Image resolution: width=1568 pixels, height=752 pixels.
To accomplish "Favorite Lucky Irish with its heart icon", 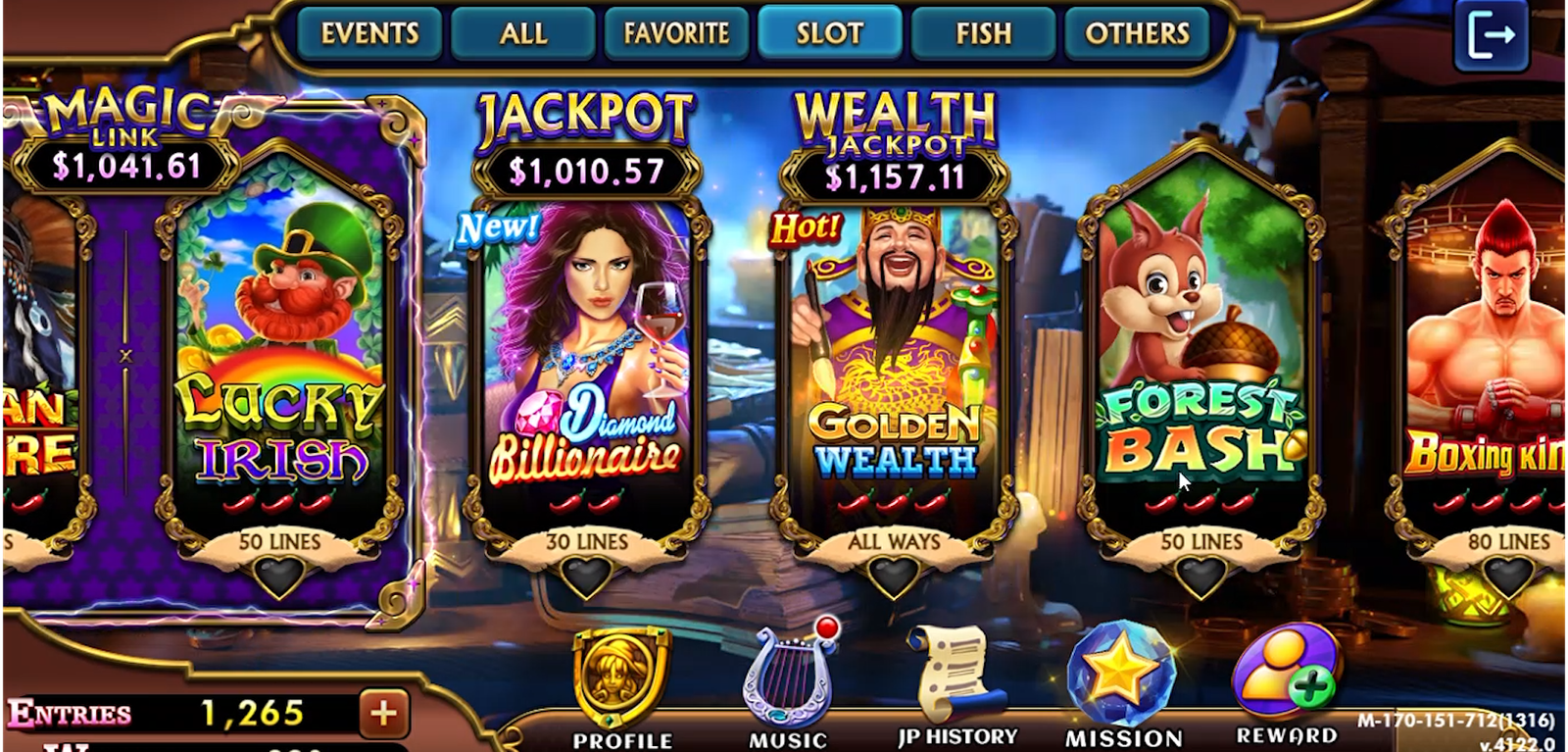I will [279, 577].
